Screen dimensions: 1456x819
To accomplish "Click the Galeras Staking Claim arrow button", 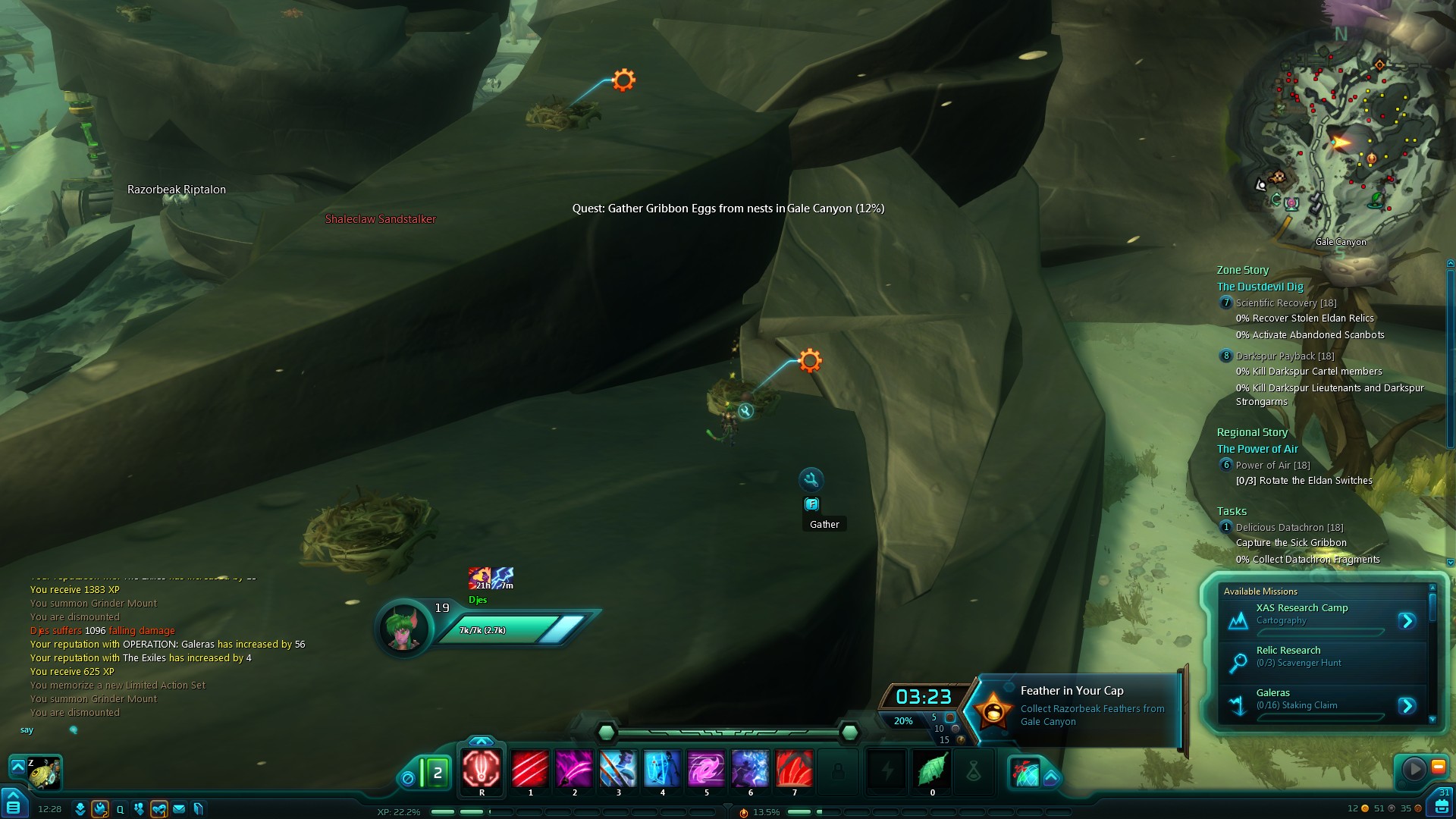I will [1407, 706].
